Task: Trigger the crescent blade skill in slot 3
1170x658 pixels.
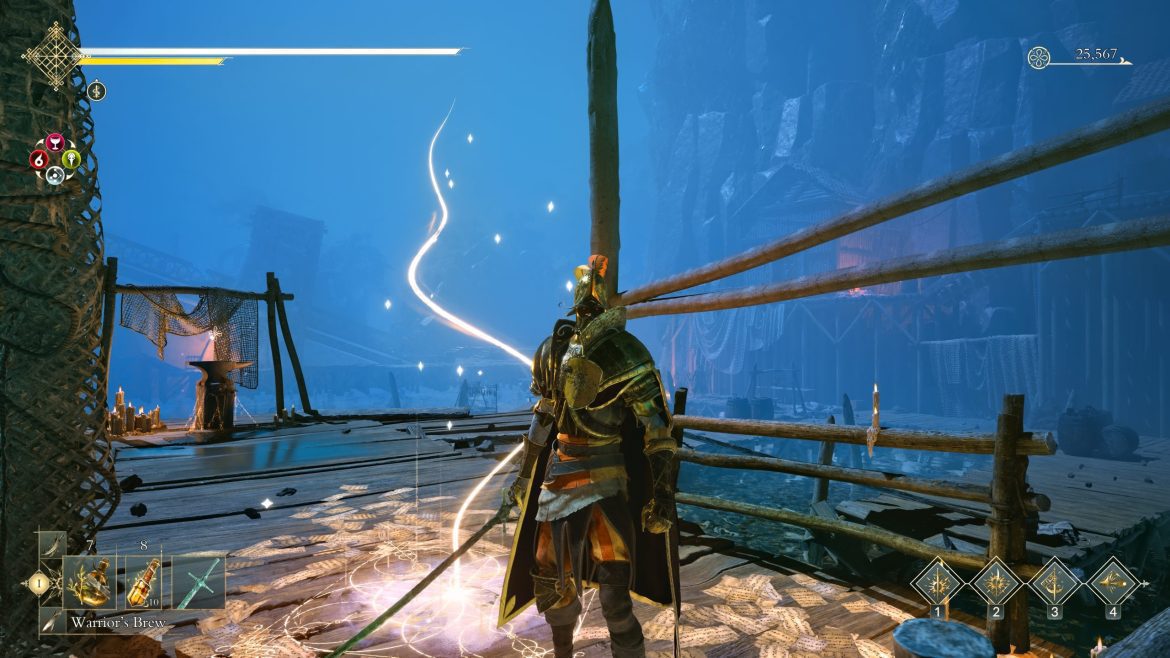Action: (1053, 581)
